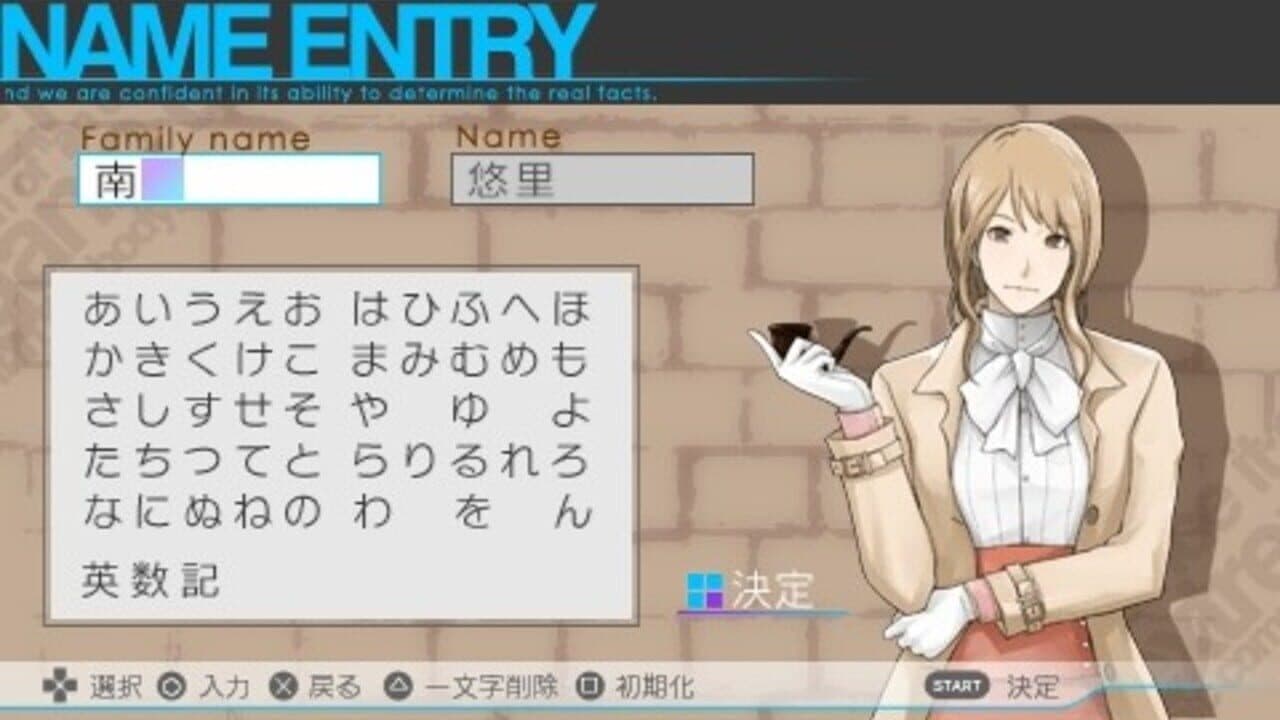
Task: Click the triangle icon for 一文字削除
Action: click(398, 688)
